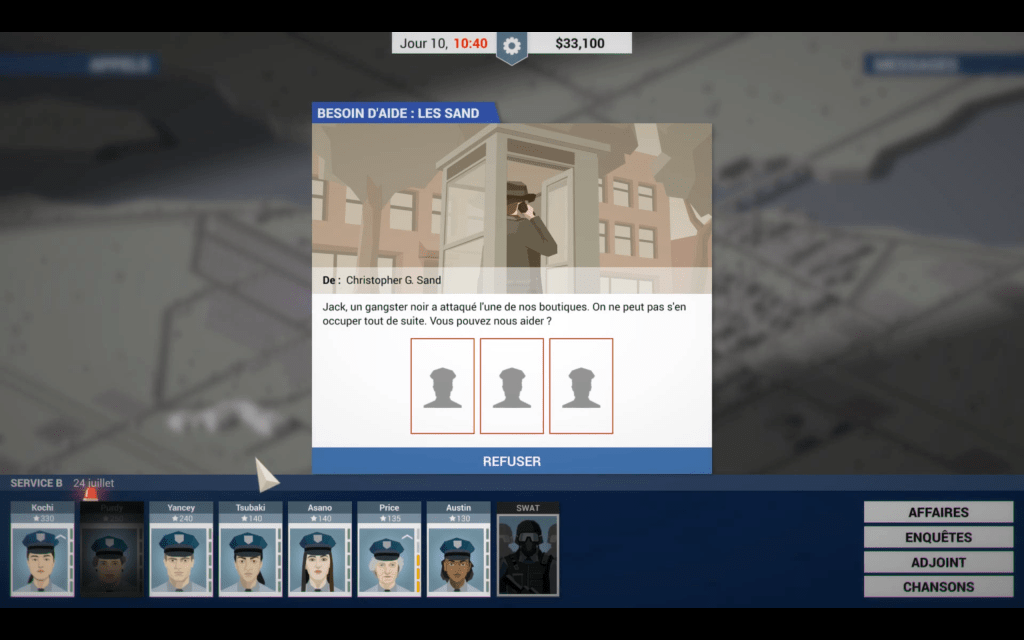Select officer Yancey's card
This screenshot has height=640, width=1024.
[x=181, y=550]
